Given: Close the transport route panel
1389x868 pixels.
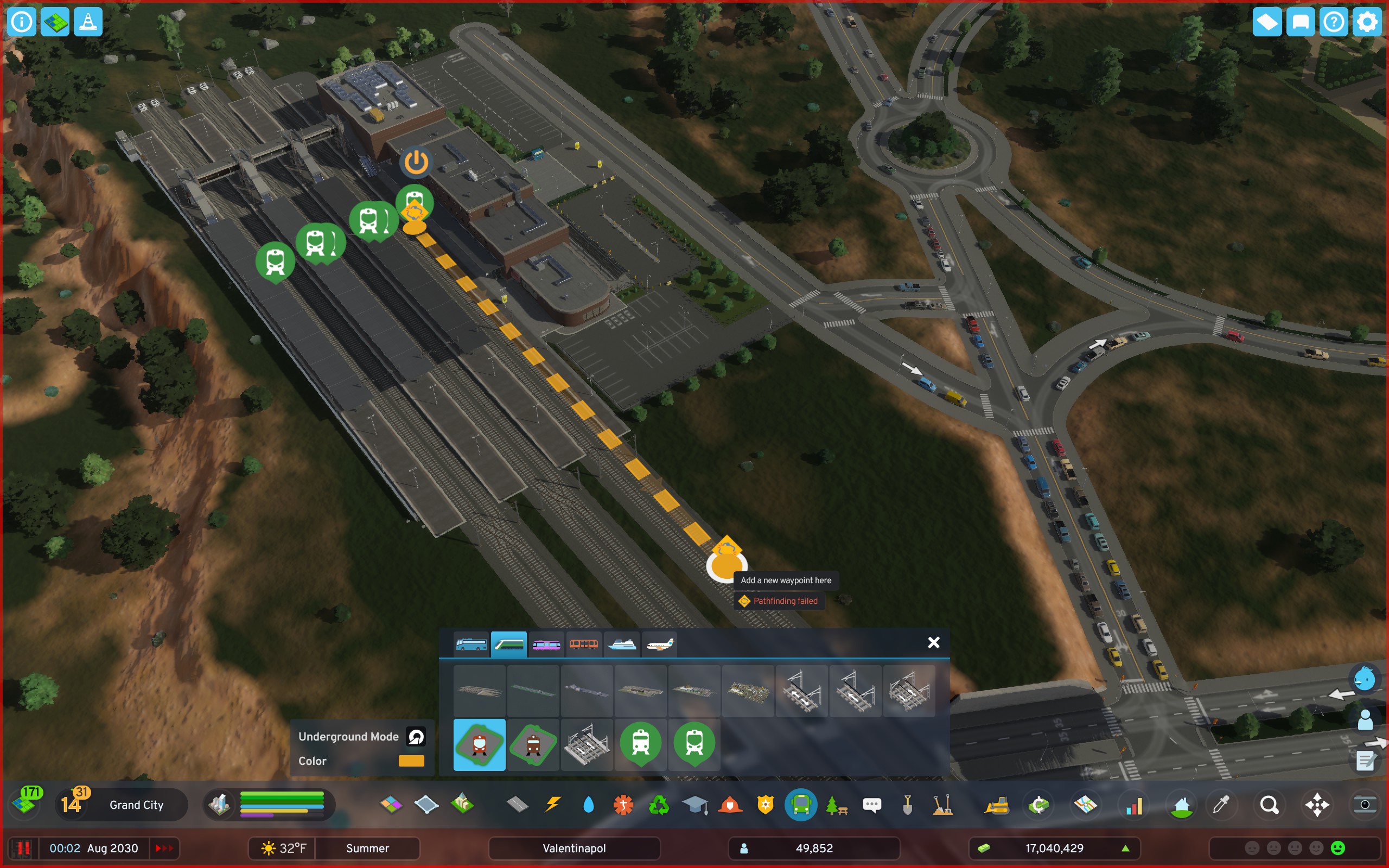Looking at the screenshot, I should coord(934,642).
